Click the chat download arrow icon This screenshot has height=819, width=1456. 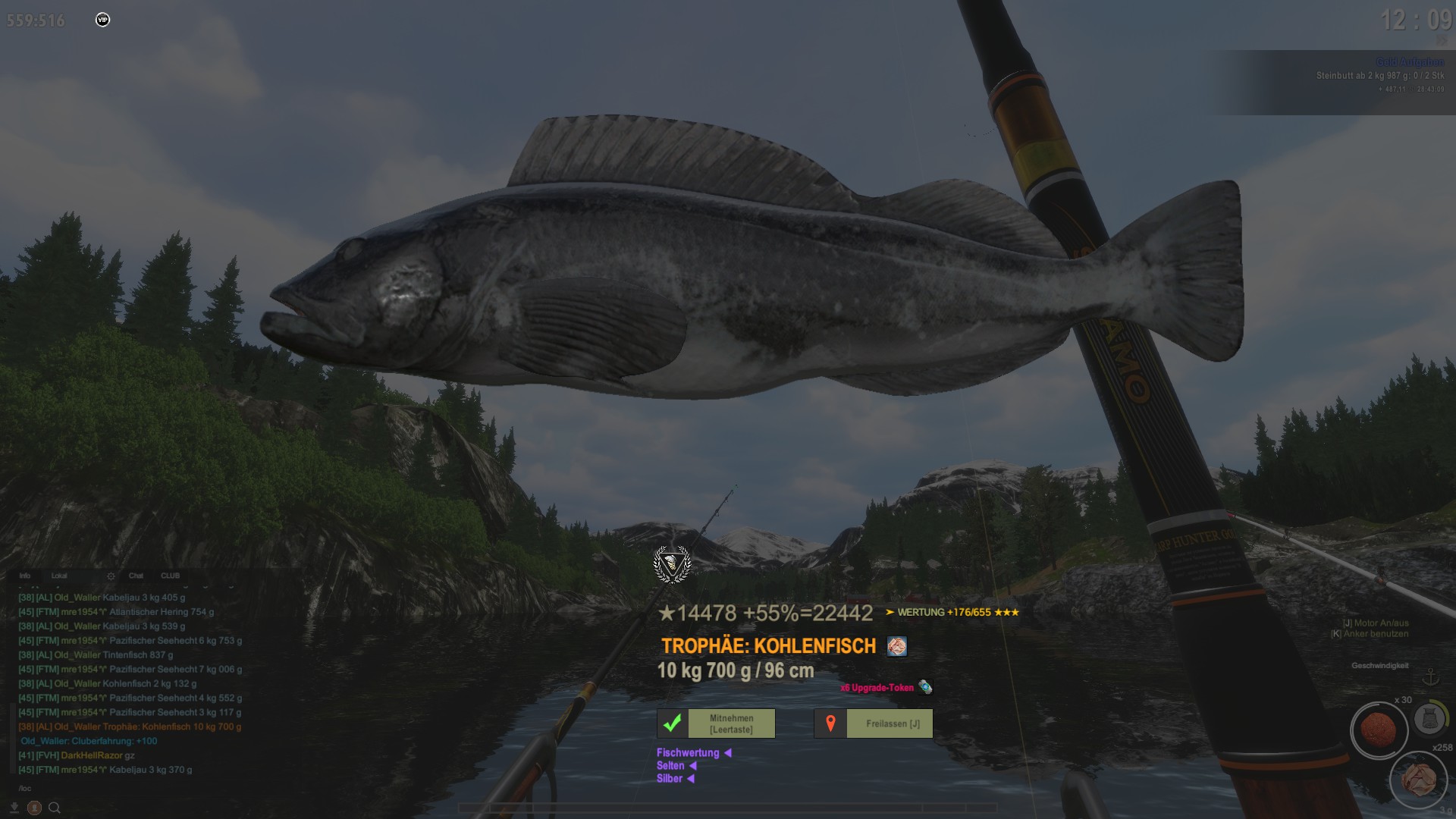pos(14,808)
